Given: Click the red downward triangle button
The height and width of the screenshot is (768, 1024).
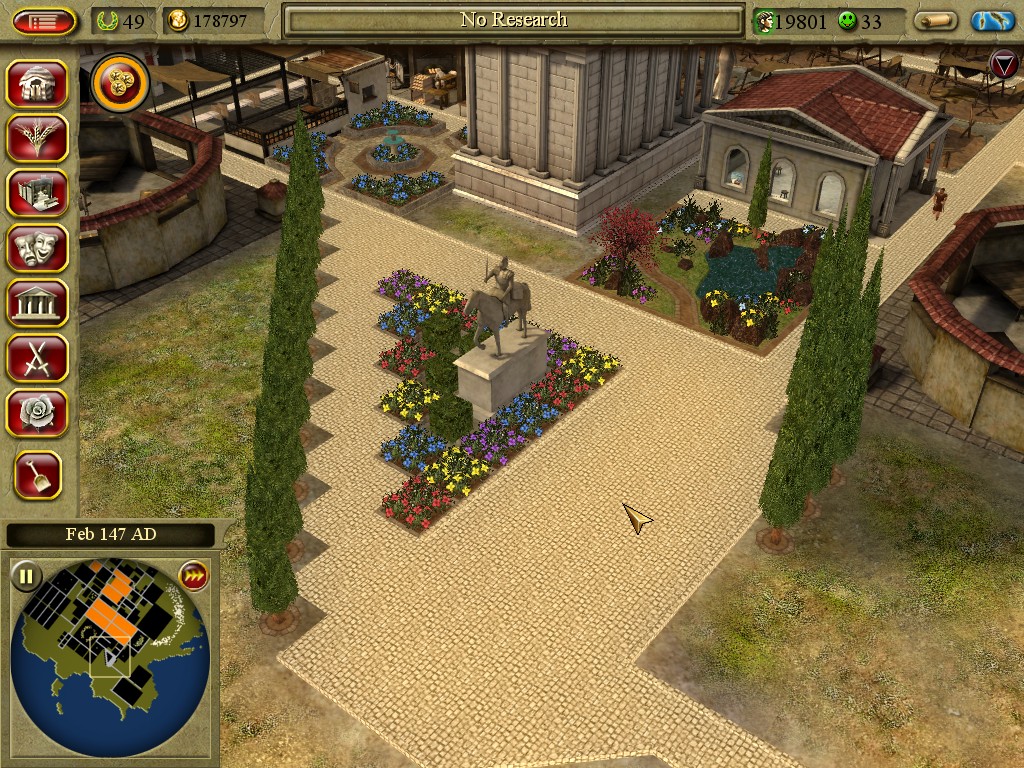Looking at the screenshot, I should pyautogui.click(x=1003, y=65).
